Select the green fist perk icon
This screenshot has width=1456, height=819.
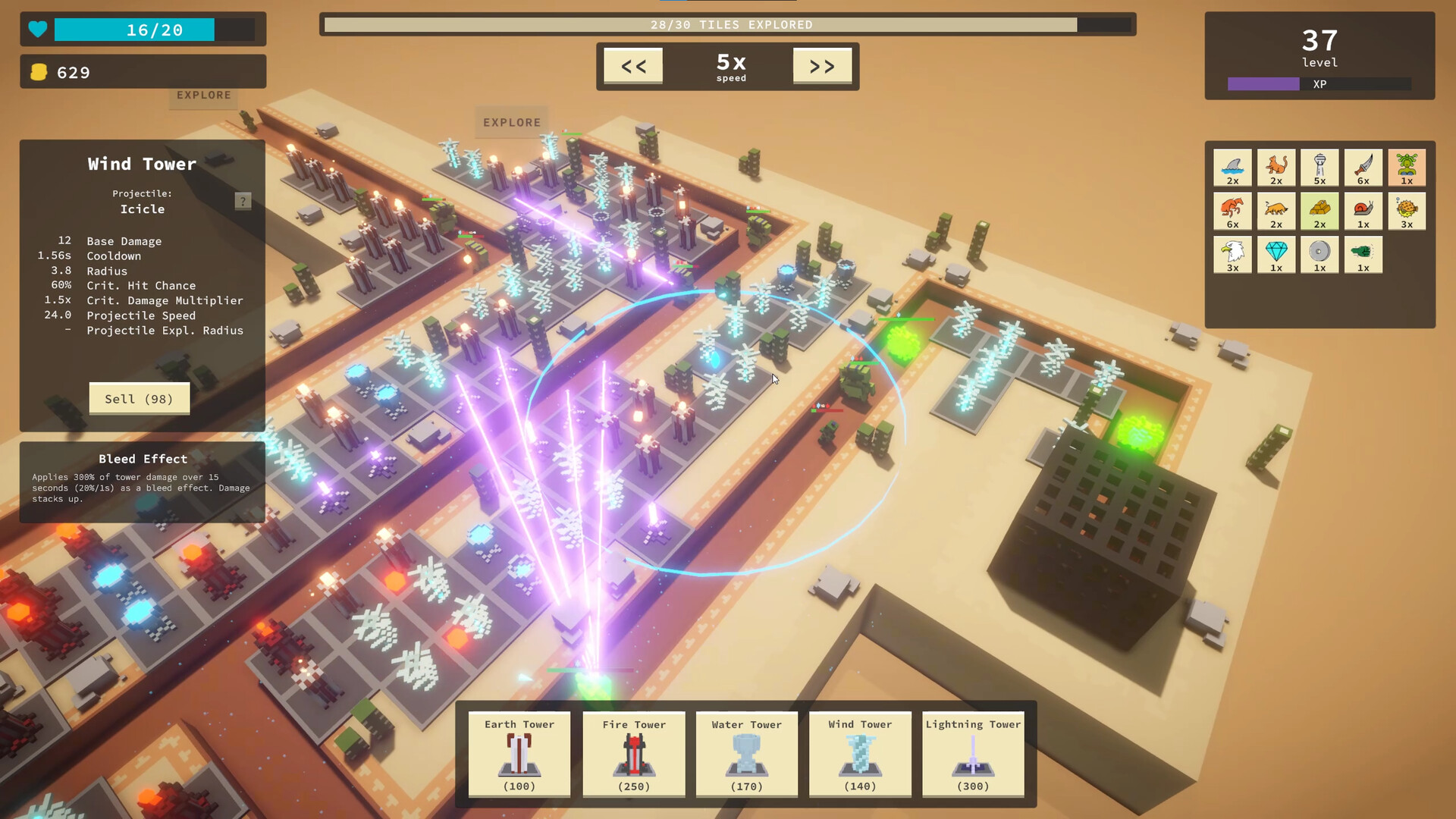pos(1363,255)
